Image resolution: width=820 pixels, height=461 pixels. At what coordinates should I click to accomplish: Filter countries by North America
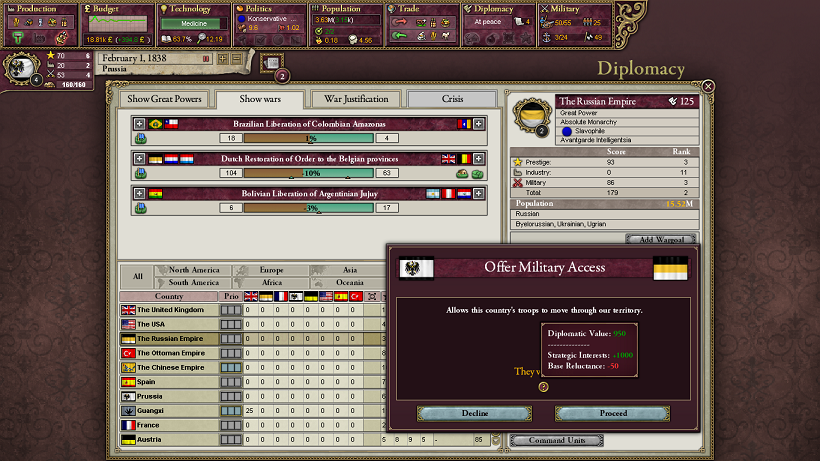pyautogui.click(x=193, y=270)
